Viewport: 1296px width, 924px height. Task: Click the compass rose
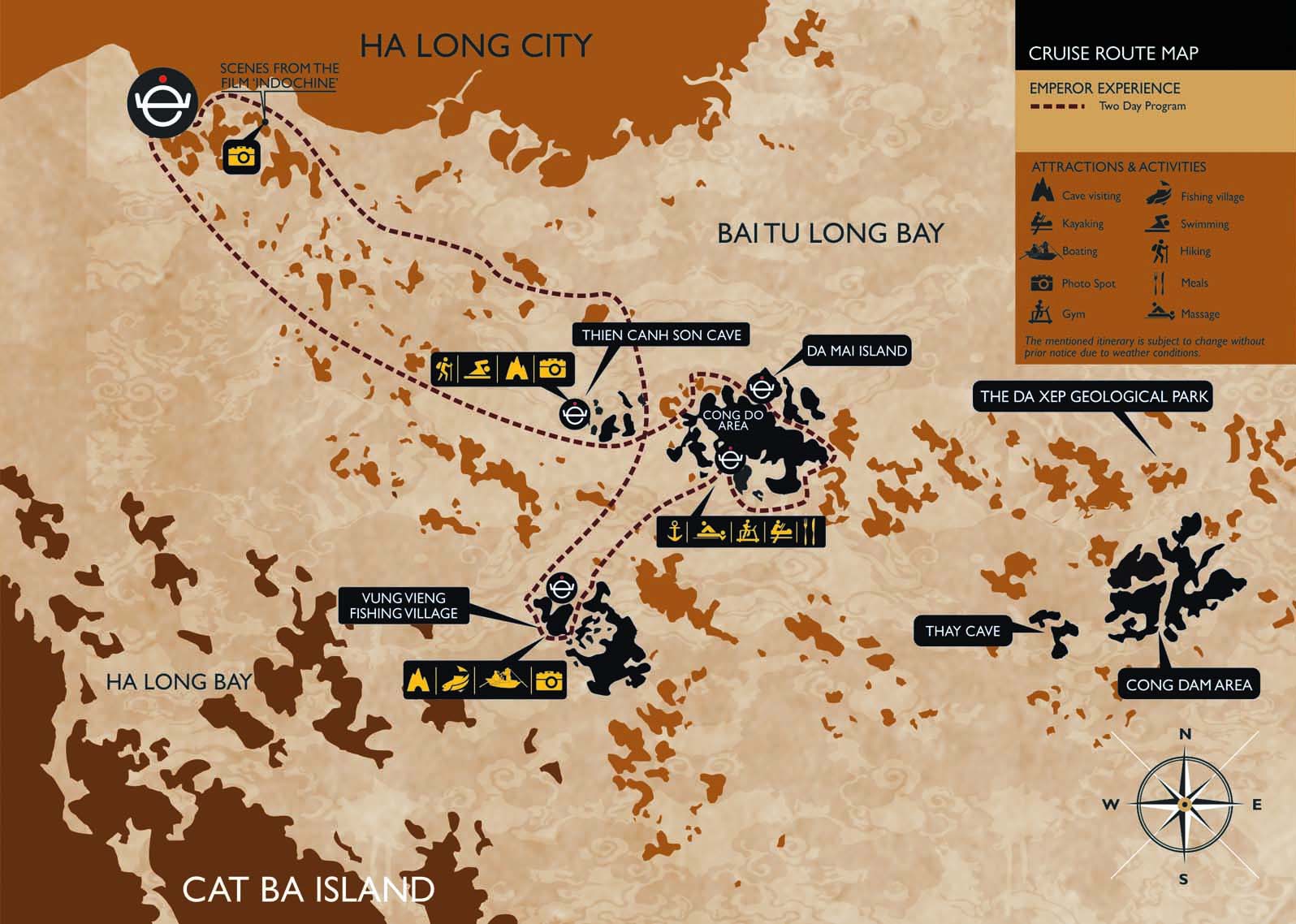[1184, 805]
